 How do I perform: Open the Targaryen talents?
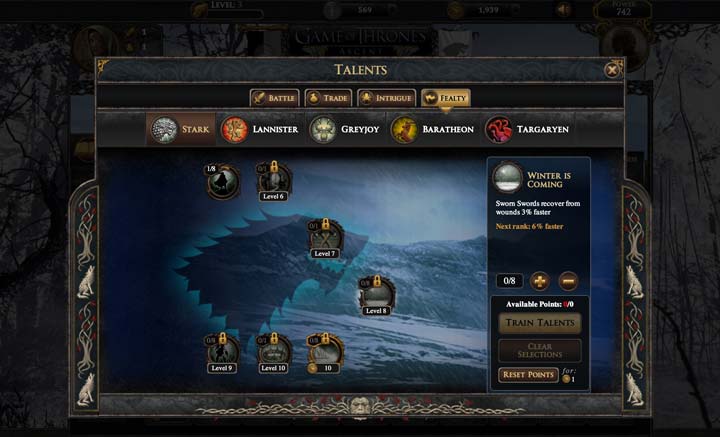(x=526, y=130)
